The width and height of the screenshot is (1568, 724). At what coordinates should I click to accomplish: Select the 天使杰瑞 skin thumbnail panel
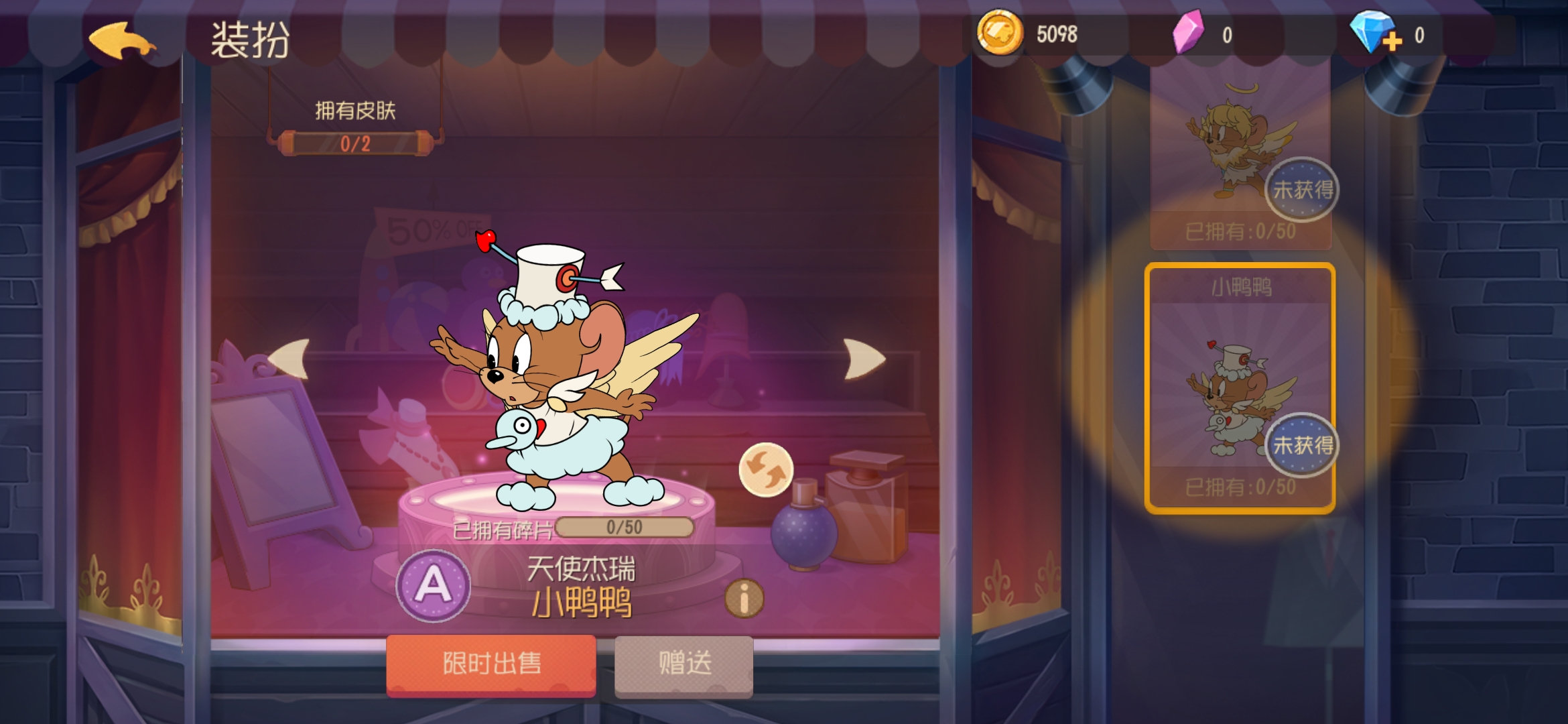[x=1241, y=141]
